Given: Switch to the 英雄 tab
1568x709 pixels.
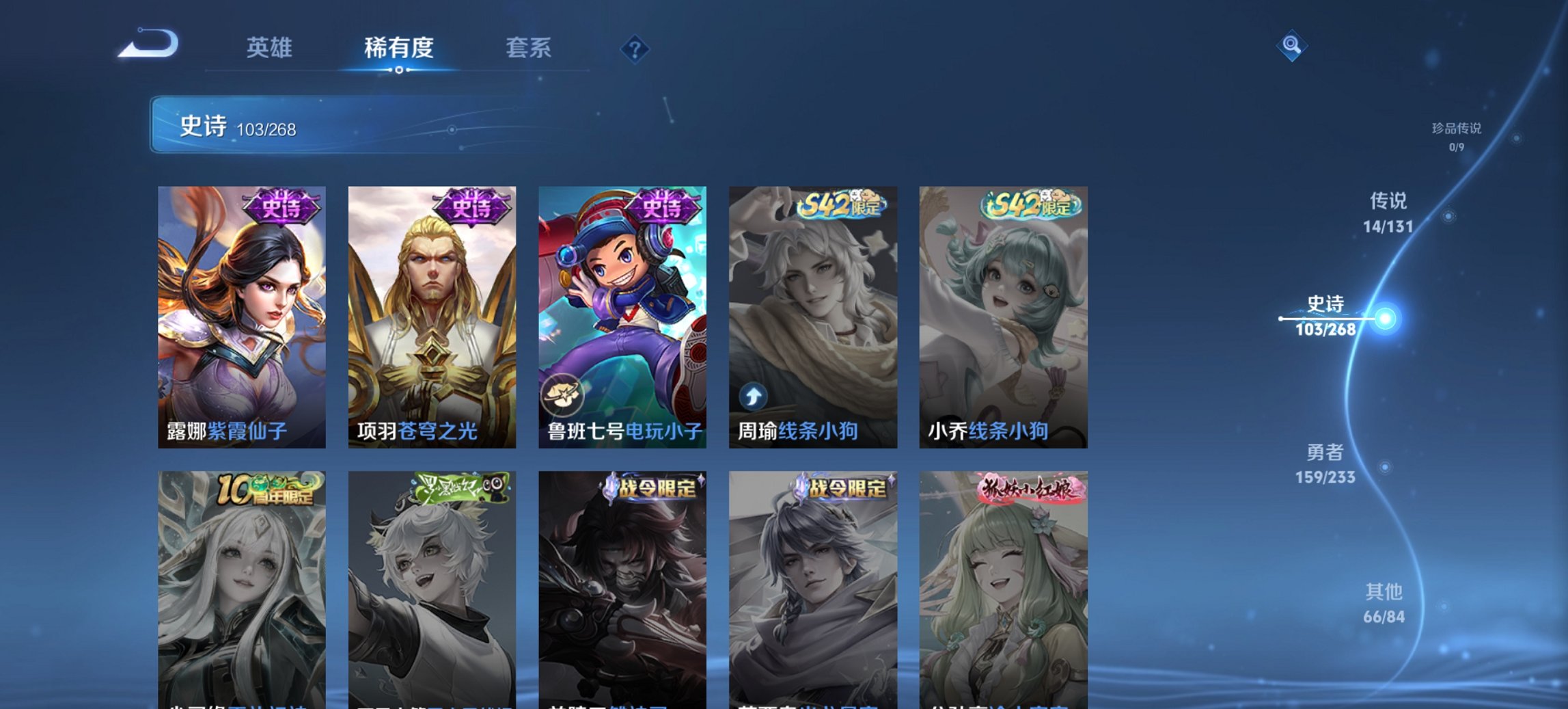Looking at the screenshot, I should 271,48.
